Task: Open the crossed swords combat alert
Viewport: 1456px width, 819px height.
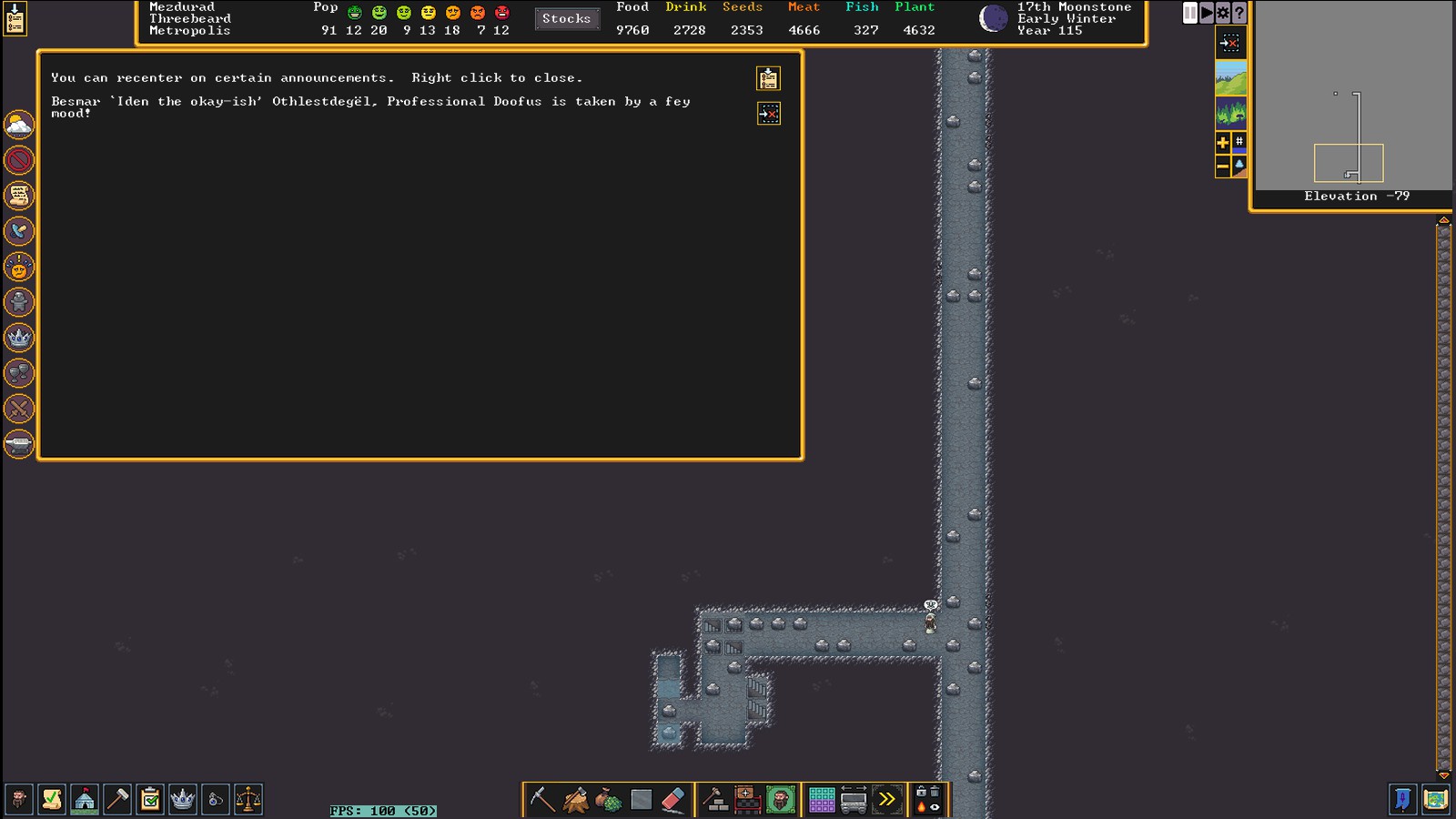Action: pyautogui.click(x=19, y=409)
